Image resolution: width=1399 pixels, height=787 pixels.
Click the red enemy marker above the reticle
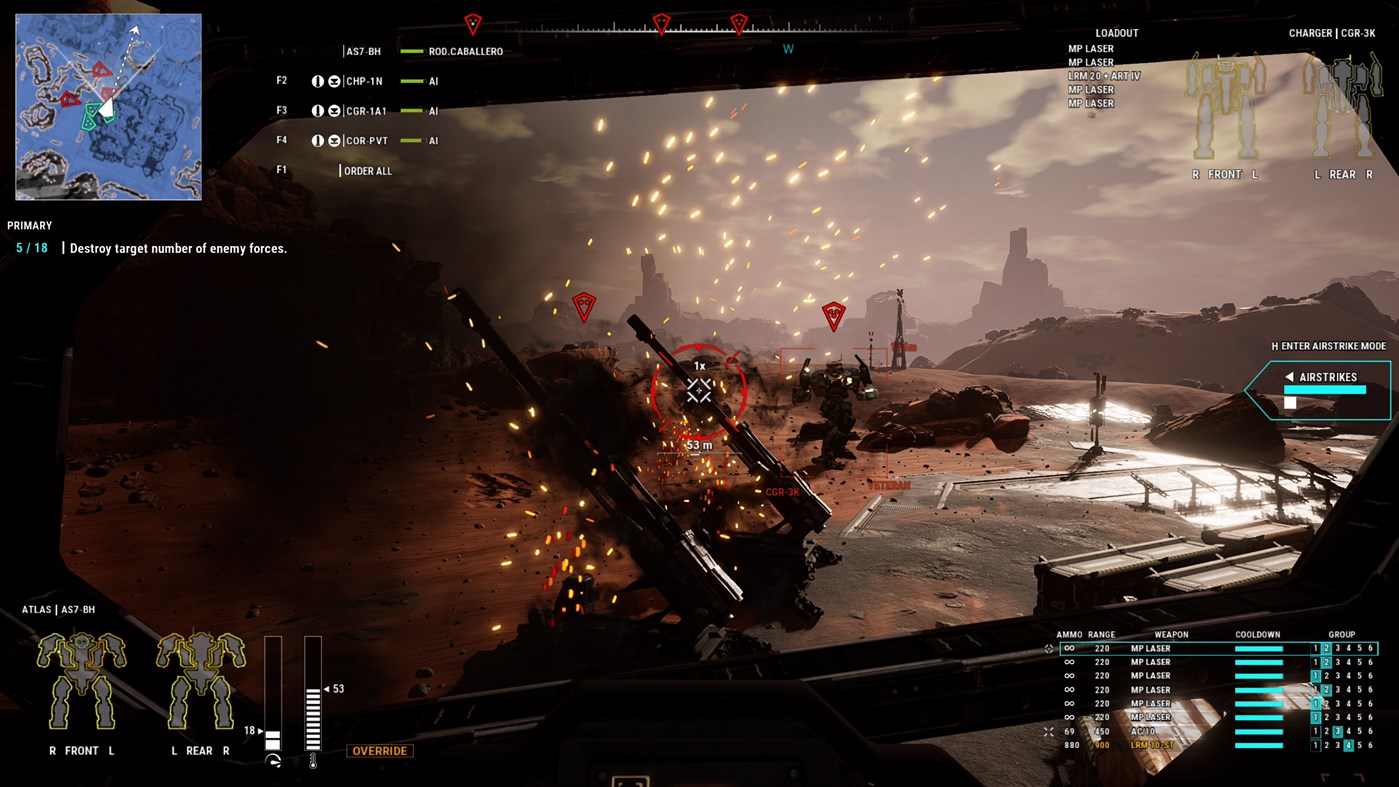point(583,305)
